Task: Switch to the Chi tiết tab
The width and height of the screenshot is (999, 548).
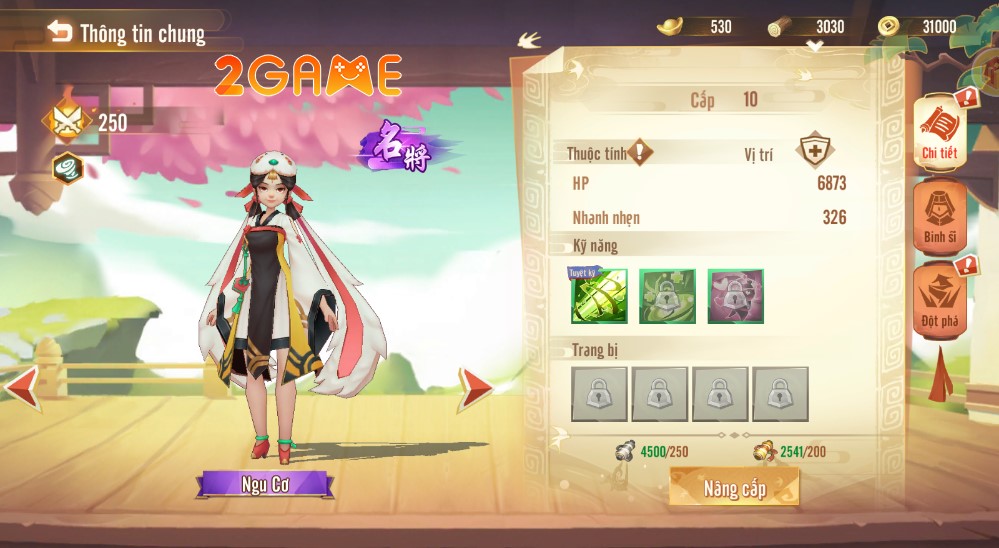Action: coord(939,131)
